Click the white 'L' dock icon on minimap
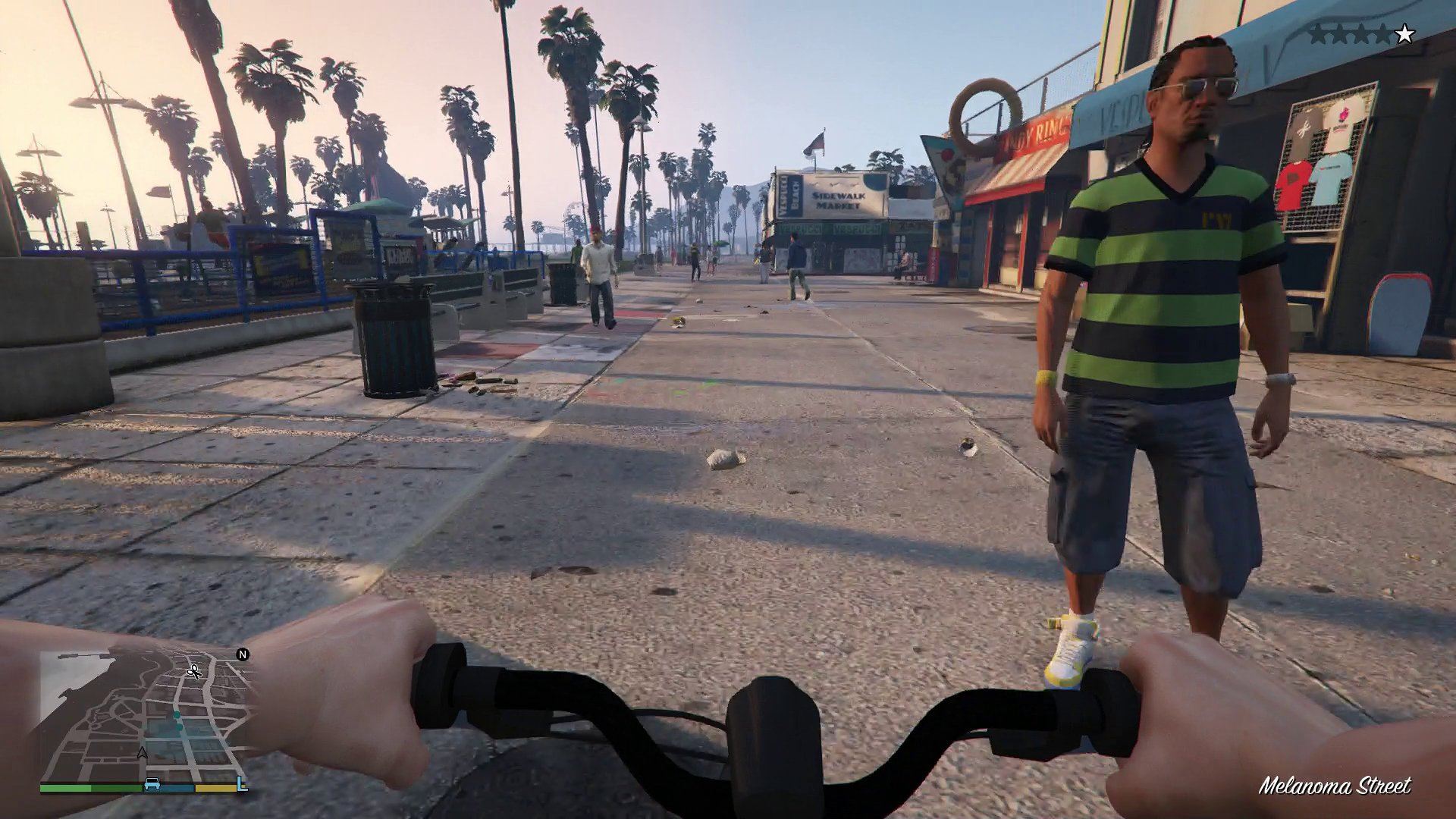The height and width of the screenshot is (819, 1456). [x=242, y=784]
